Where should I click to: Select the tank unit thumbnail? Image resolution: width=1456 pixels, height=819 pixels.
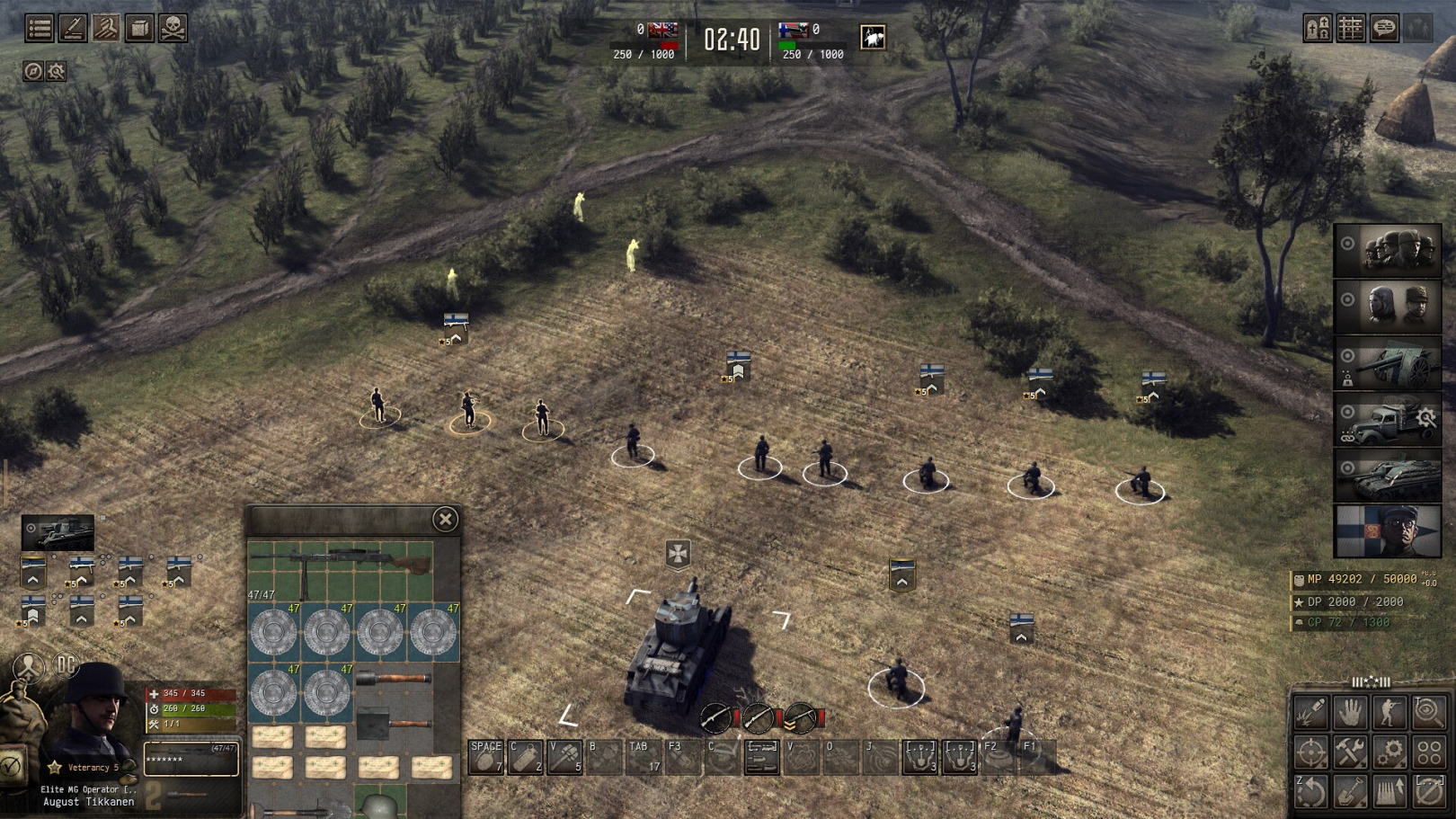[58, 532]
